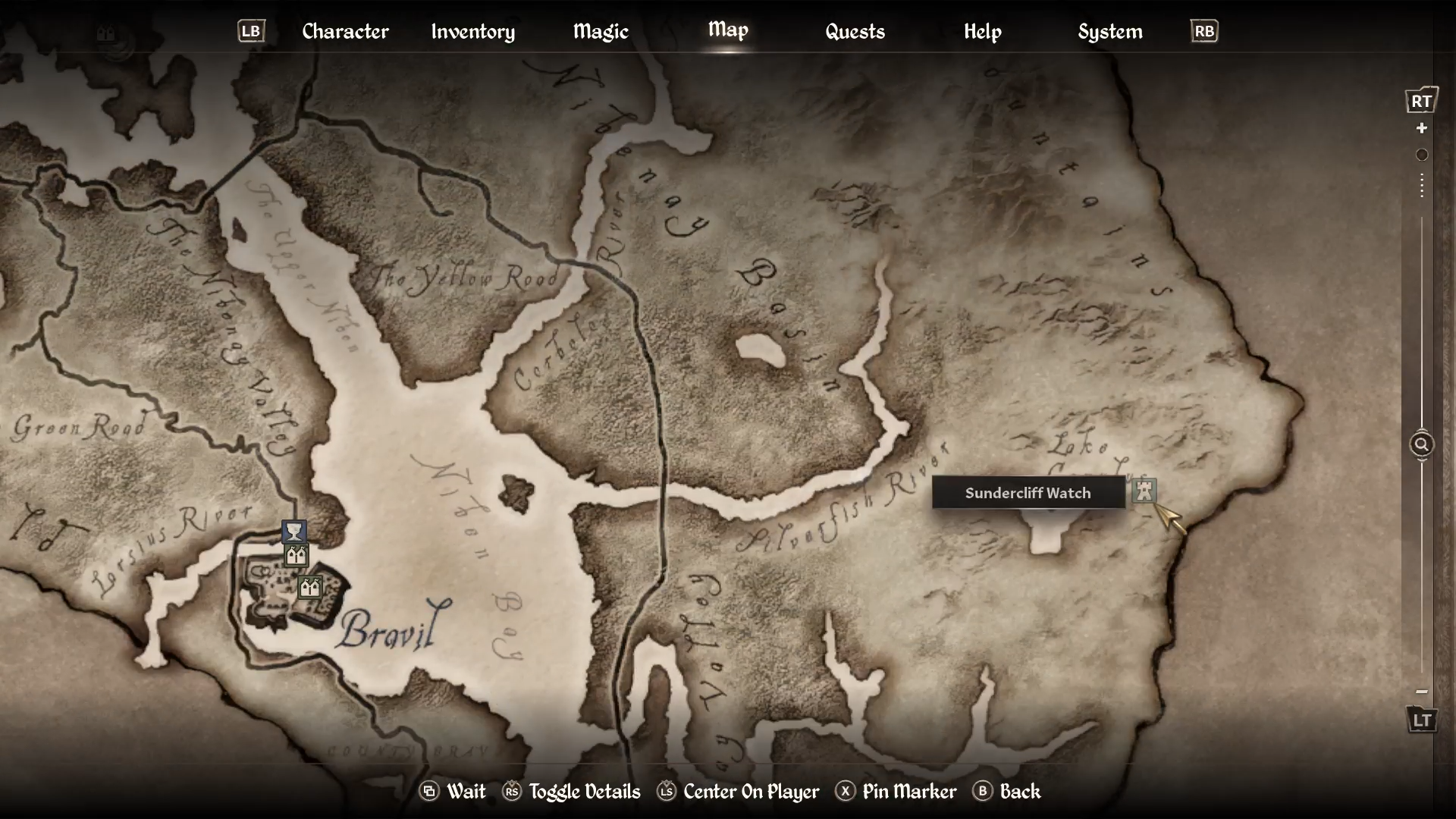This screenshot has width=1456, height=819.
Task: Click the magnifying glass on the zoom slider
Action: [1423, 444]
